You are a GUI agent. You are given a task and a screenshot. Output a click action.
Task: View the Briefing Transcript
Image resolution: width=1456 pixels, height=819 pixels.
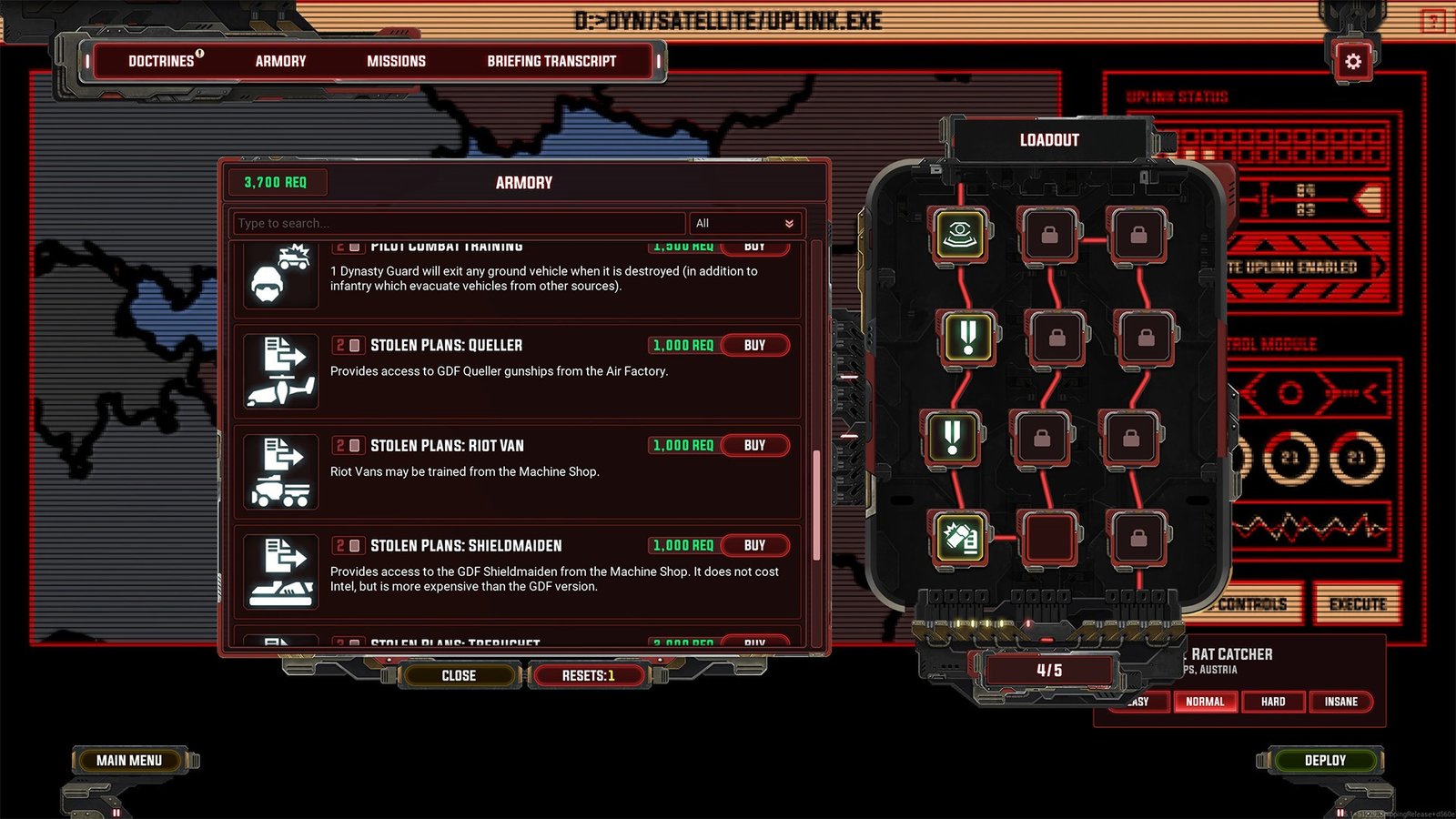pyautogui.click(x=551, y=61)
